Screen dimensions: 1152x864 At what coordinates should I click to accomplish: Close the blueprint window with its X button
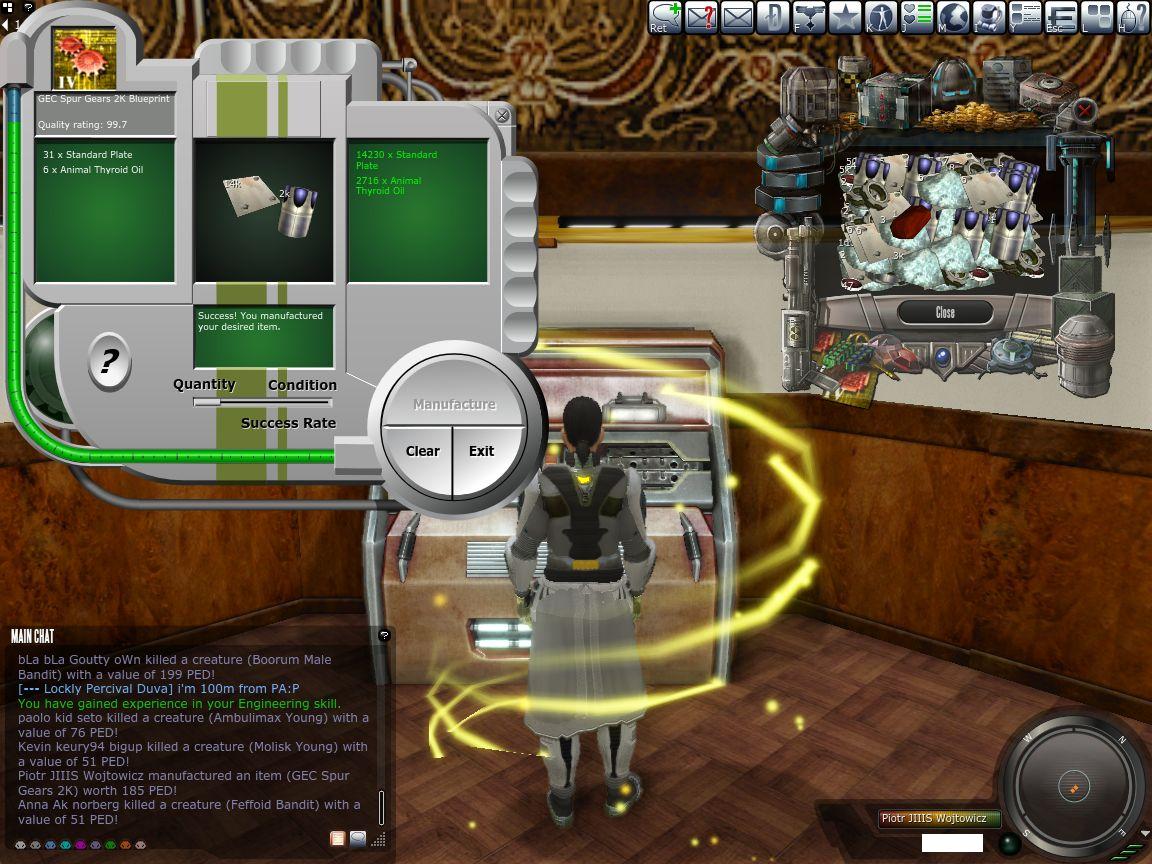(x=502, y=115)
